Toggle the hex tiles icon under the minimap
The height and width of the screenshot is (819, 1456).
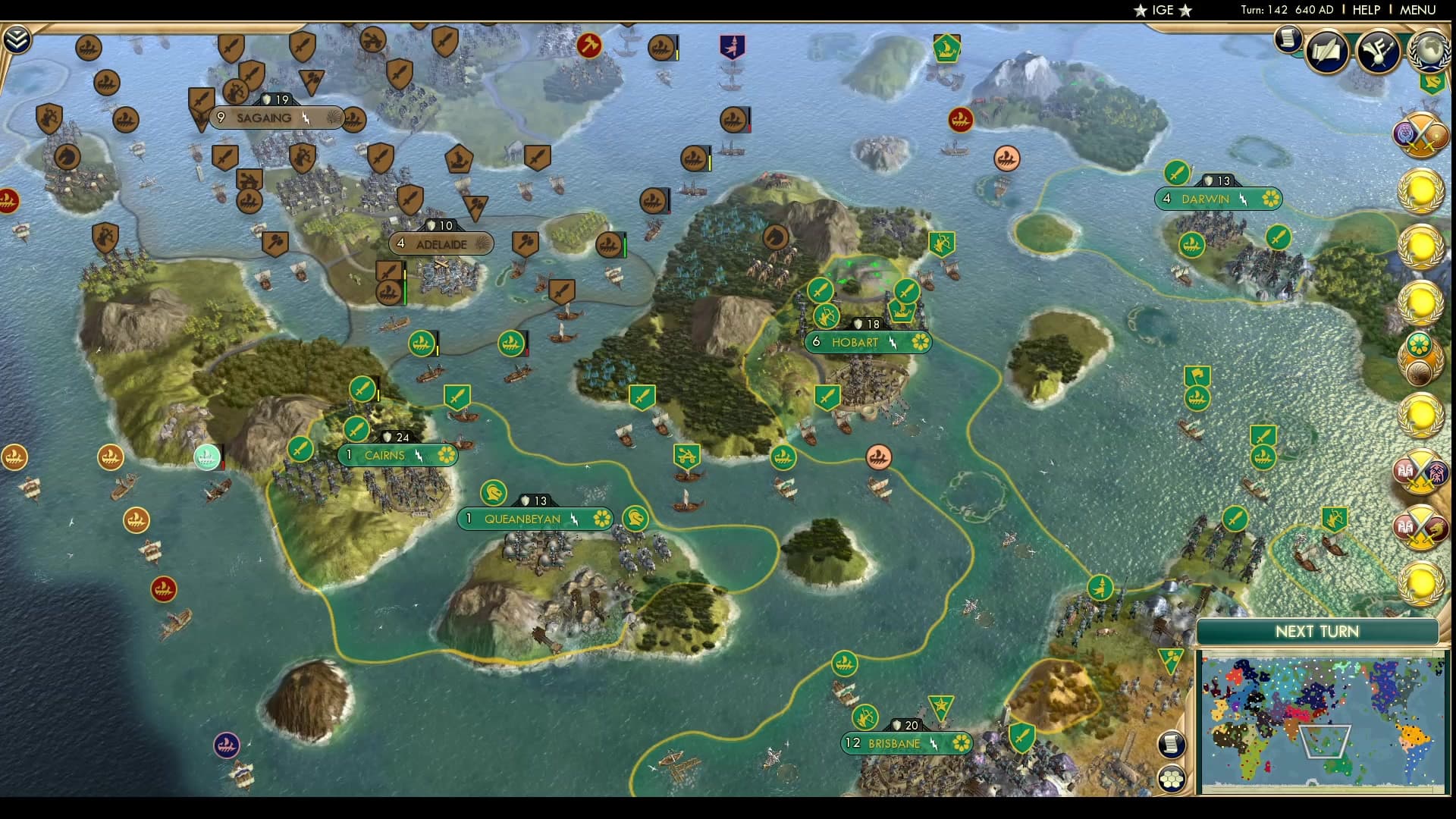[1172, 777]
